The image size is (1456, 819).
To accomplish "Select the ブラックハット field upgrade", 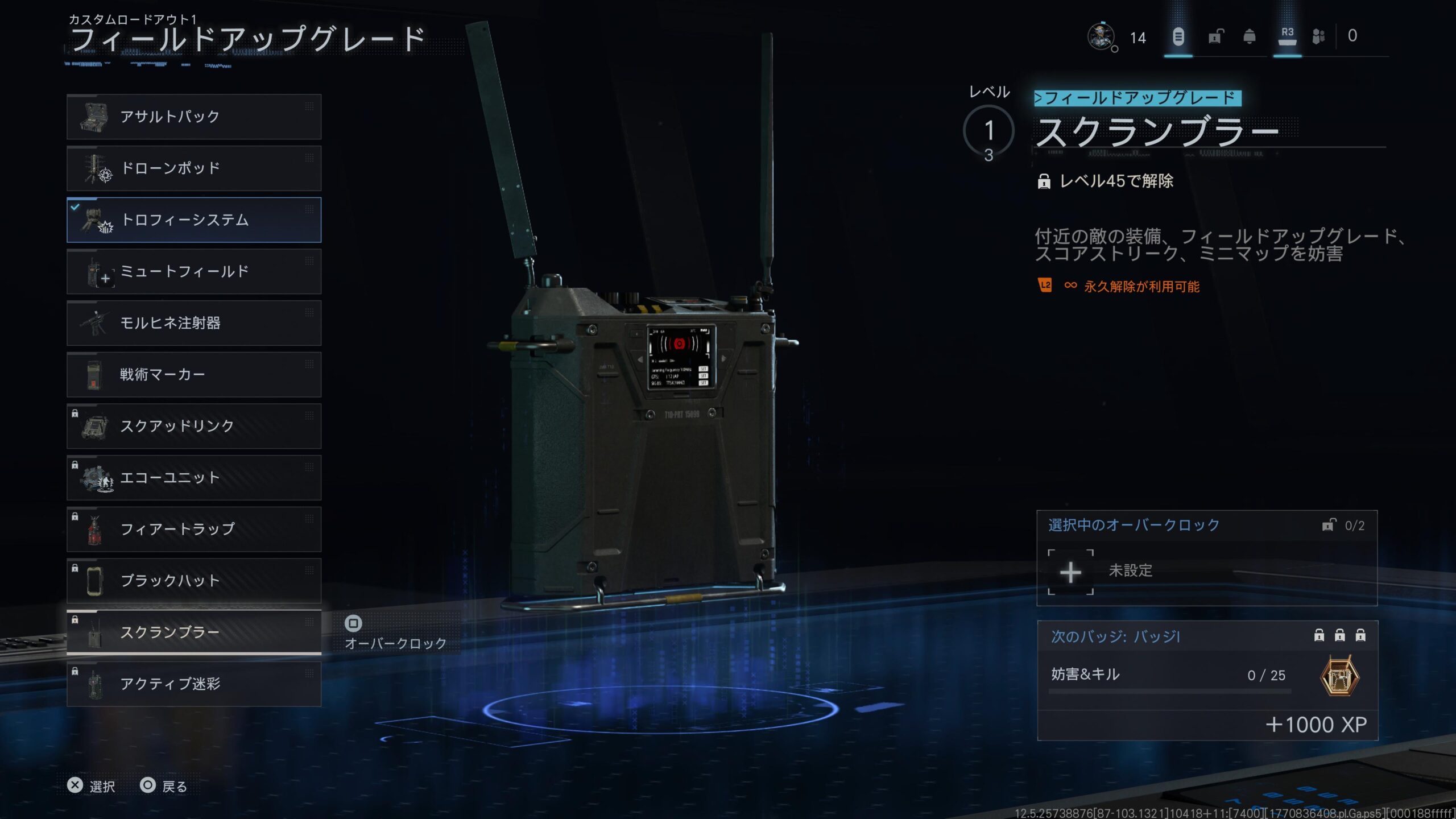I will [193, 581].
